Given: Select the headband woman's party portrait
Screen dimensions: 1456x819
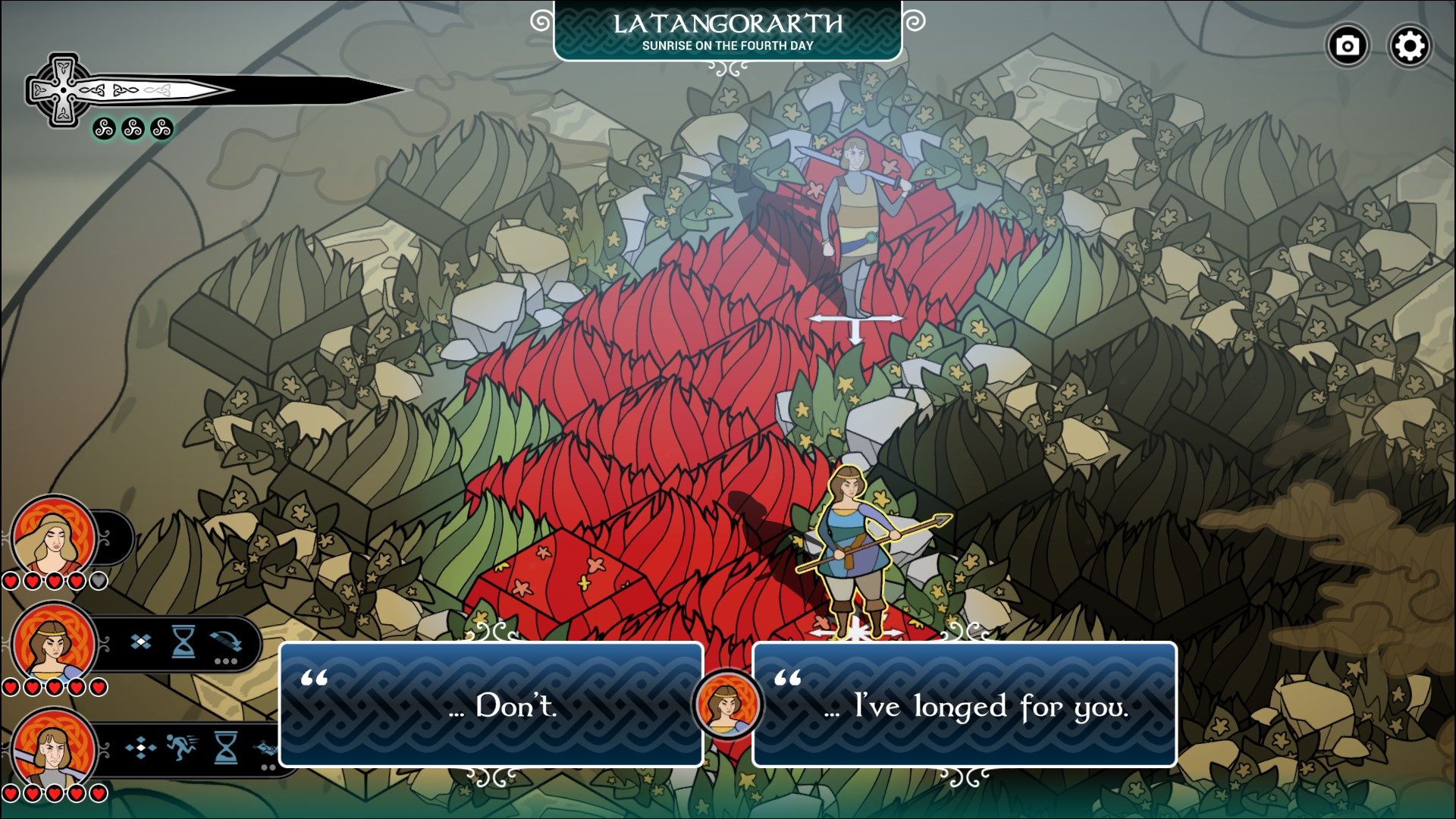Looking at the screenshot, I should (x=53, y=643).
